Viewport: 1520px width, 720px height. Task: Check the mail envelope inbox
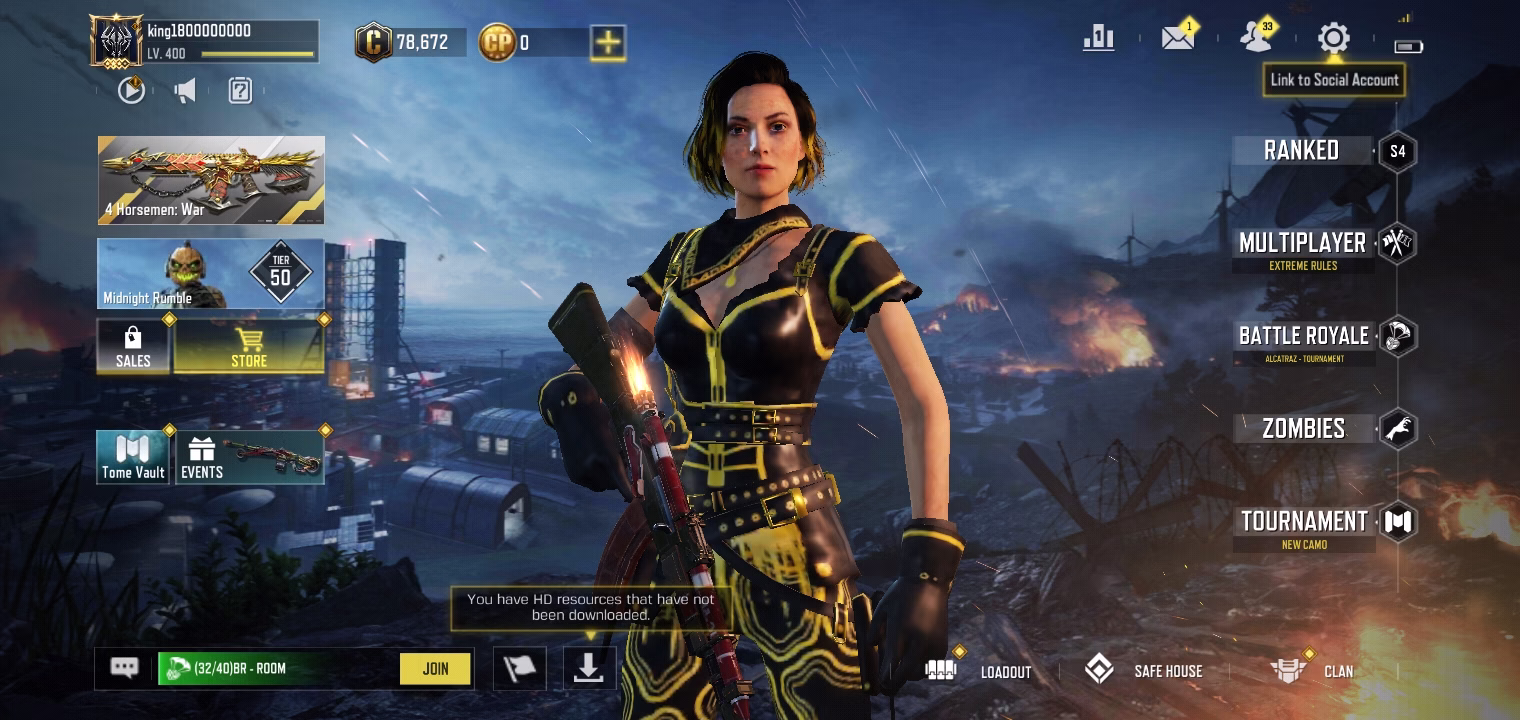coord(1177,39)
